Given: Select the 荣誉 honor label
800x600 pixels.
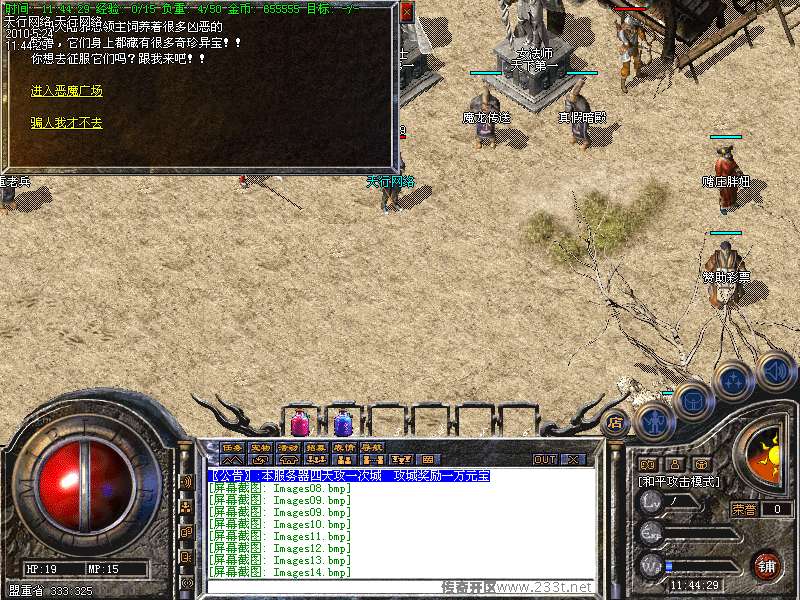Looking at the screenshot, I should 744,509.
